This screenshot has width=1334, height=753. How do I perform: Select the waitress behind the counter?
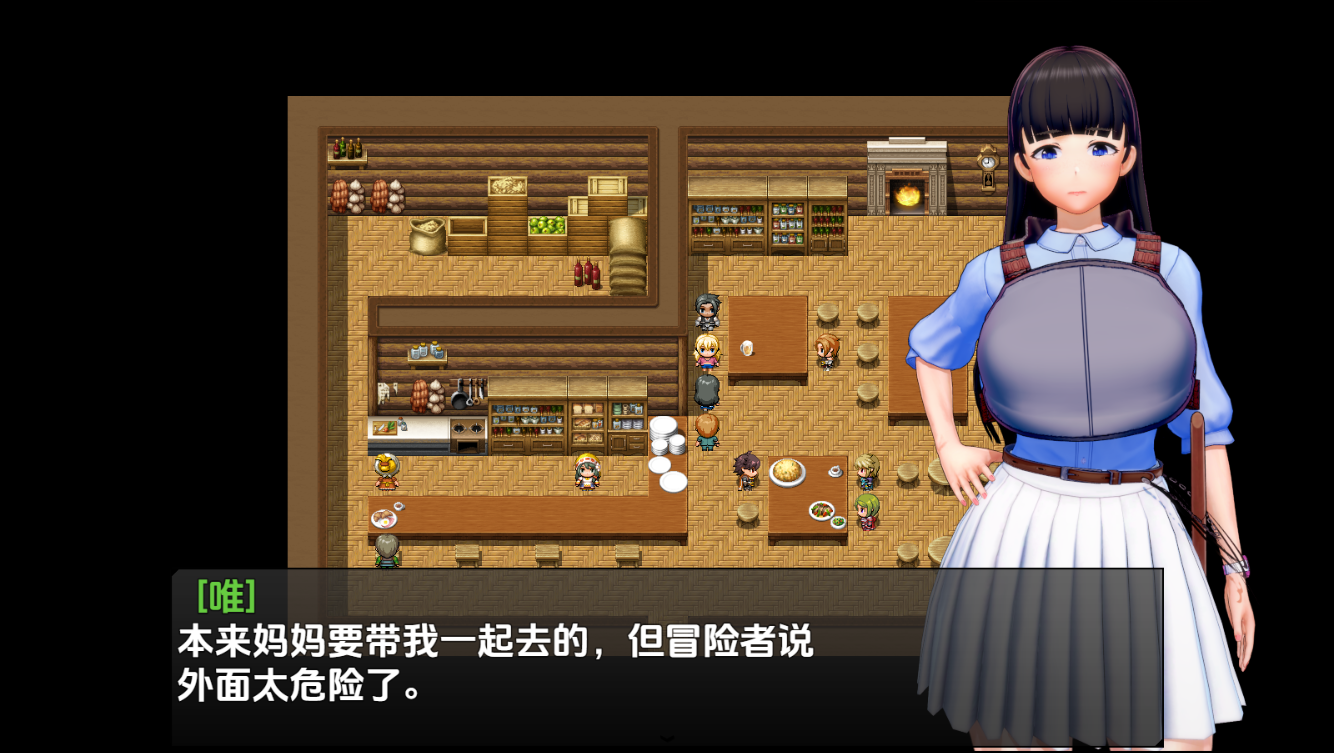pyautogui.click(x=585, y=470)
